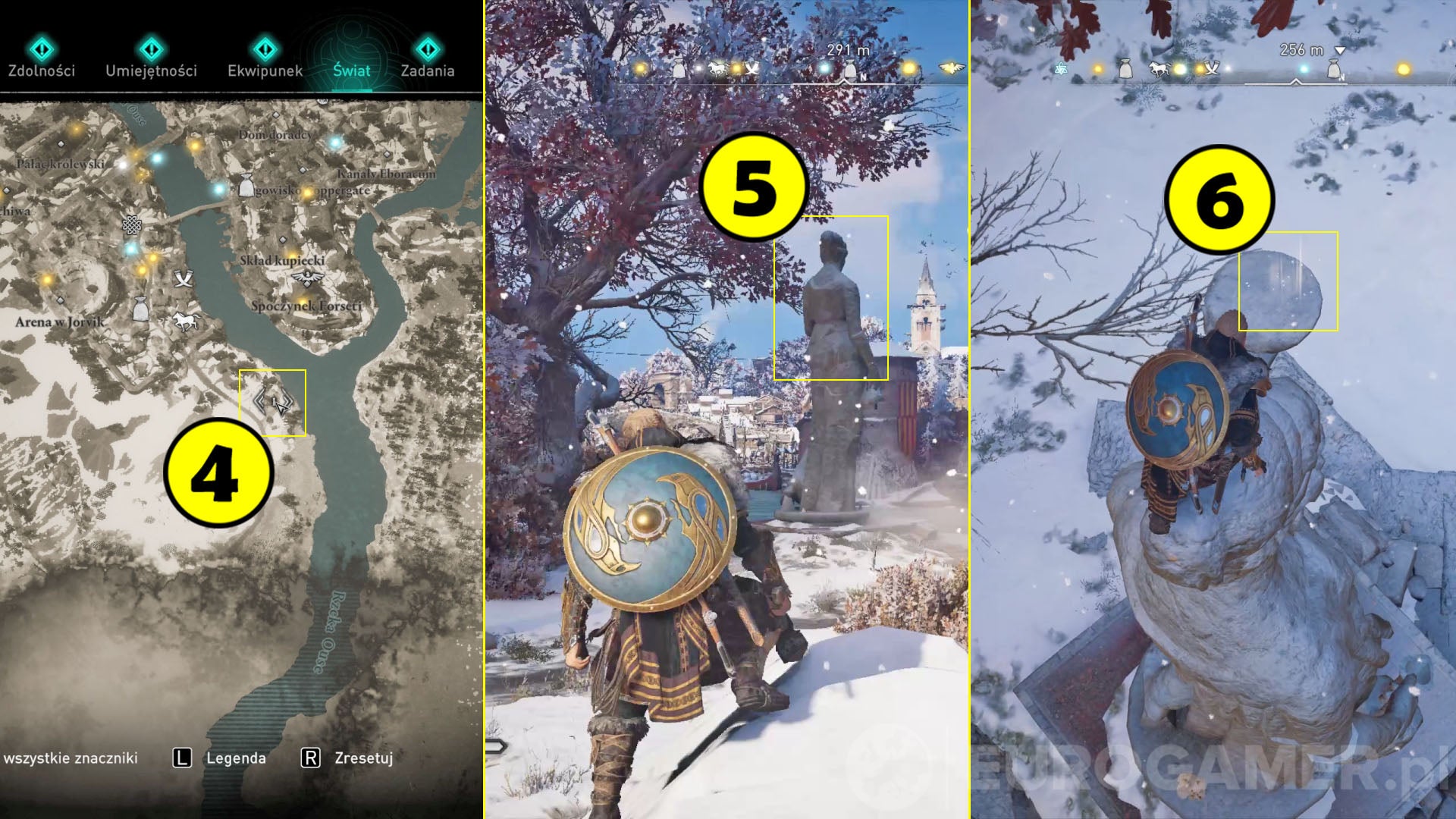Expand the north indicator under the 291 m marker

click(x=845, y=82)
